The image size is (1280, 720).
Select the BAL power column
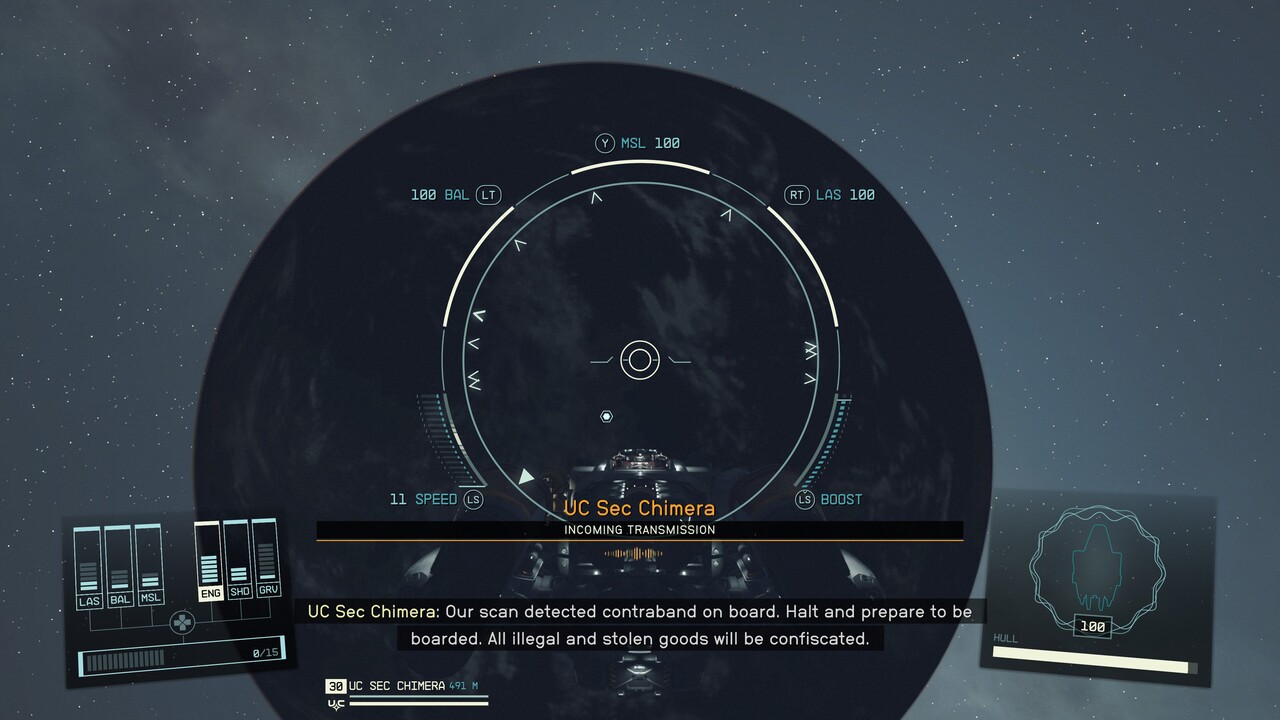coord(120,568)
